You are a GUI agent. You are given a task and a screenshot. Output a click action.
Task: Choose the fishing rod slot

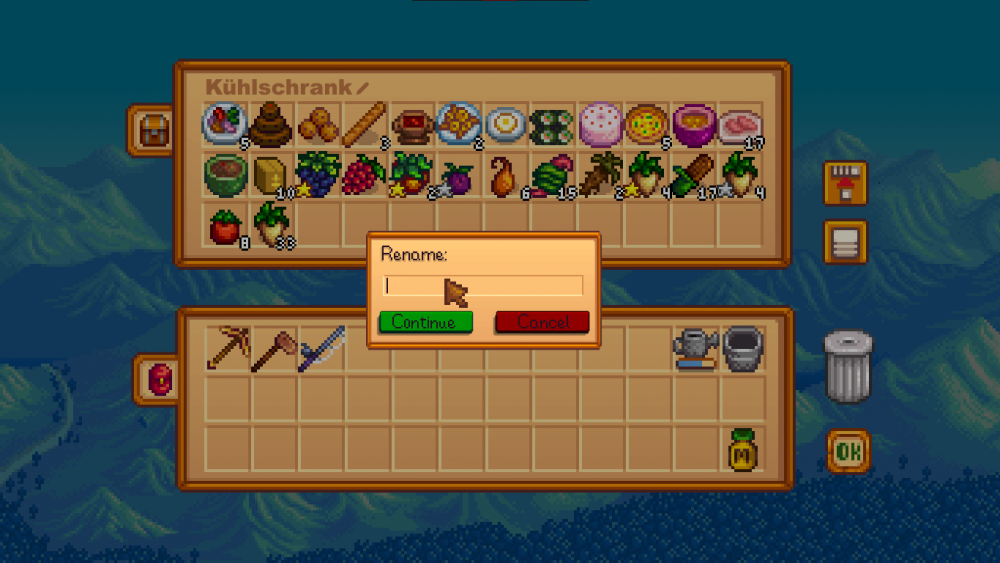320,348
